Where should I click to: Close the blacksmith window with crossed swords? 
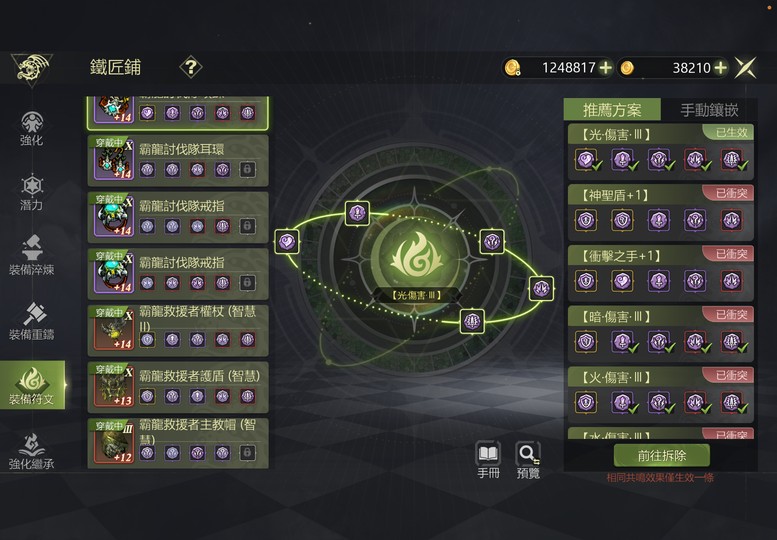745,68
